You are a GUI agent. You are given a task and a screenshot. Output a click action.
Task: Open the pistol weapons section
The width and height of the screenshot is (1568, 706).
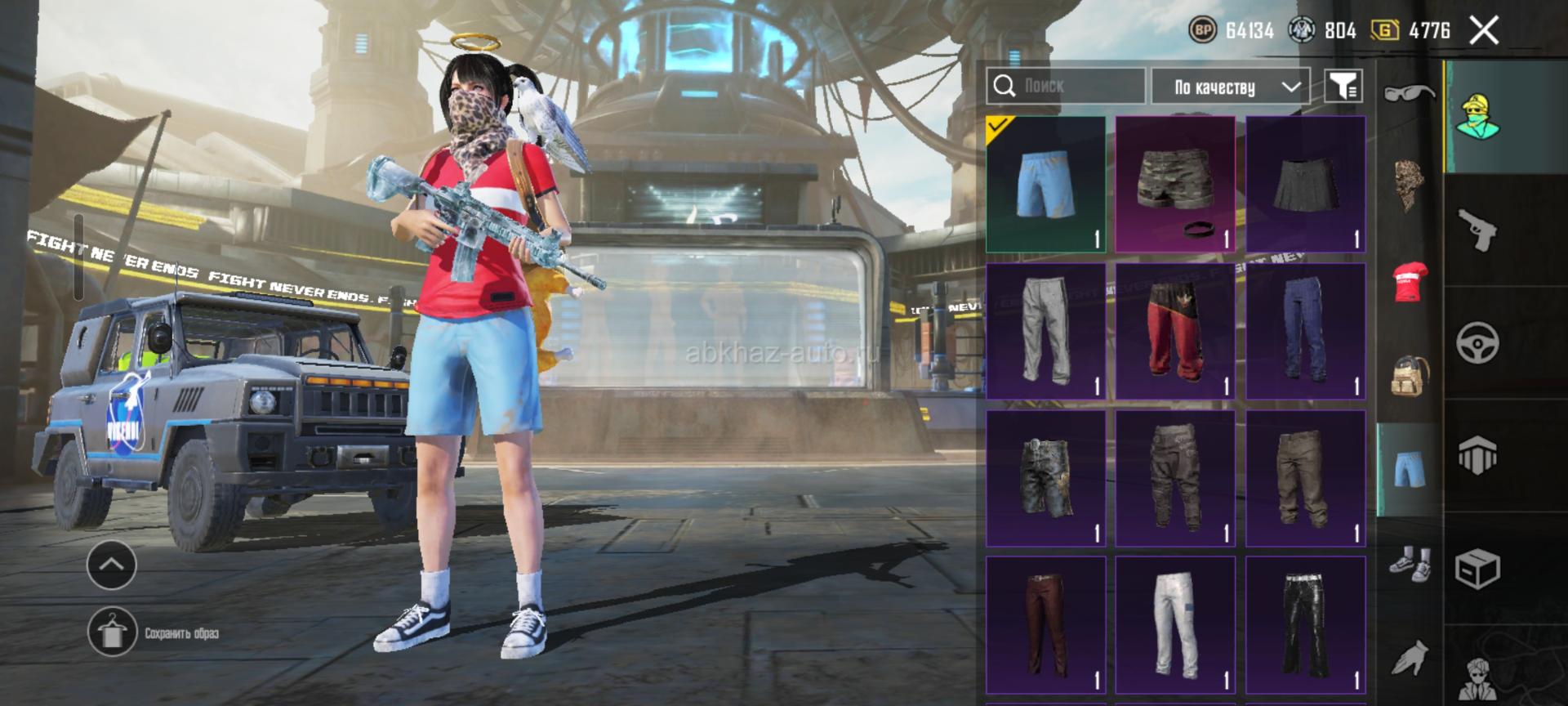pyautogui.click(x=1478, y=230)
